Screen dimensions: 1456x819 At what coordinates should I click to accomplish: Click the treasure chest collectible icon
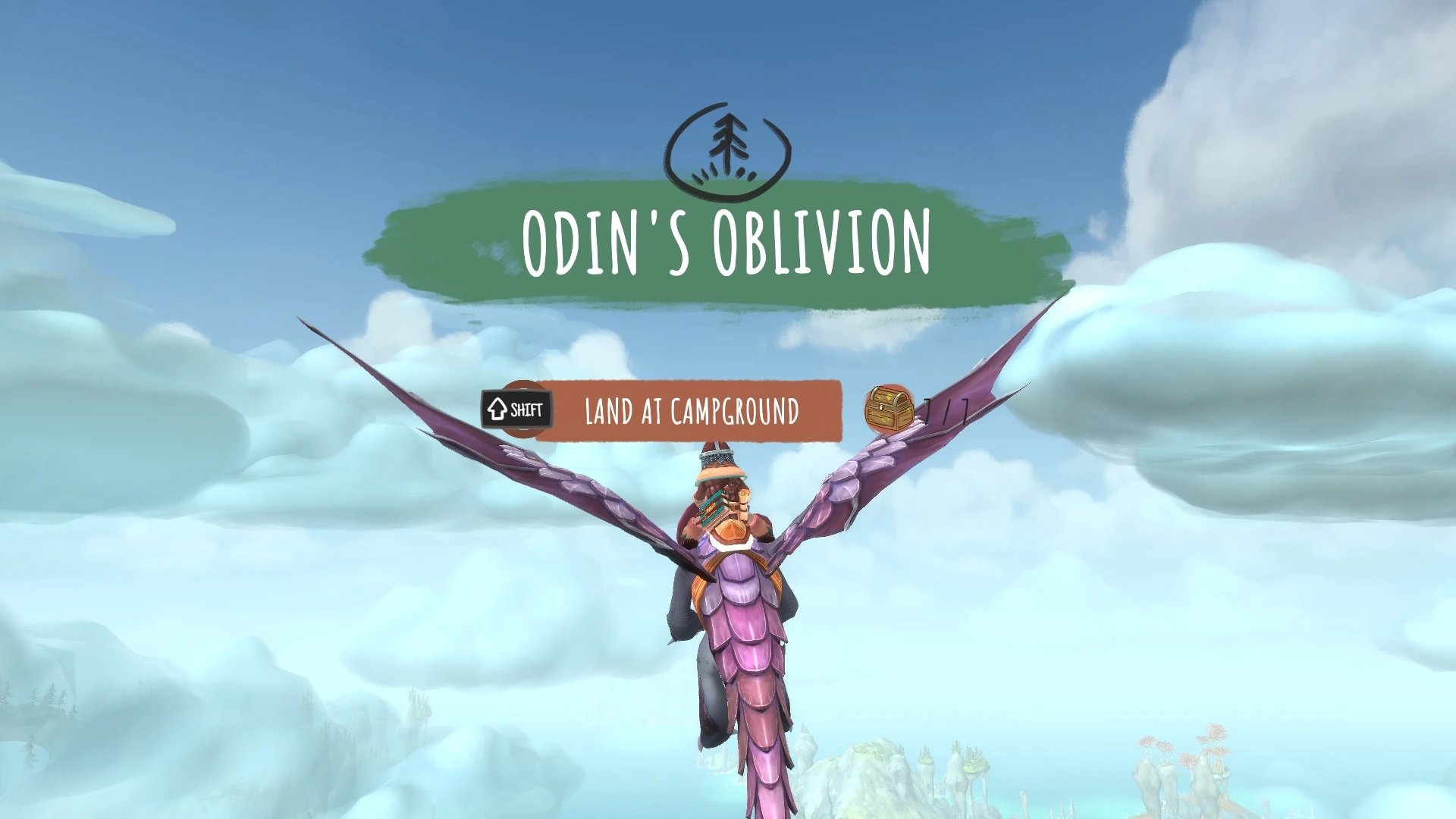pyautogui.click(x=890, y=409)
